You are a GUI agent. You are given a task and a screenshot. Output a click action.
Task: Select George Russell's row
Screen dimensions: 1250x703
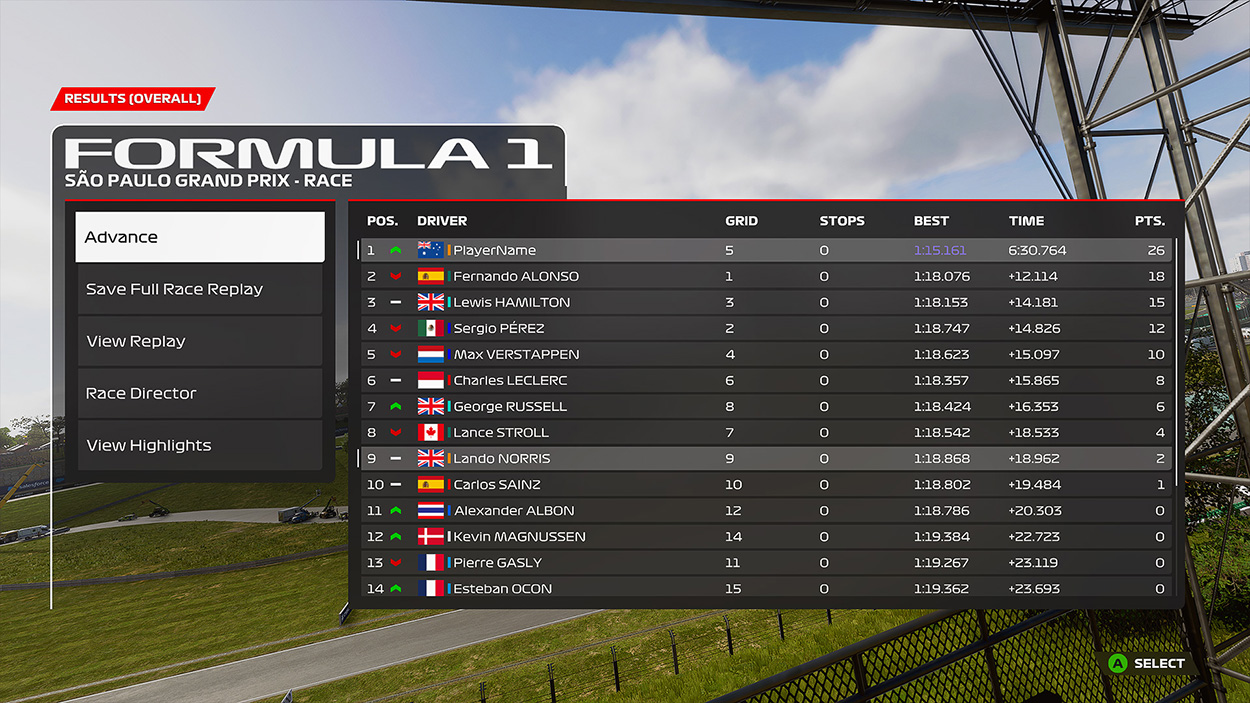(765, 406)
